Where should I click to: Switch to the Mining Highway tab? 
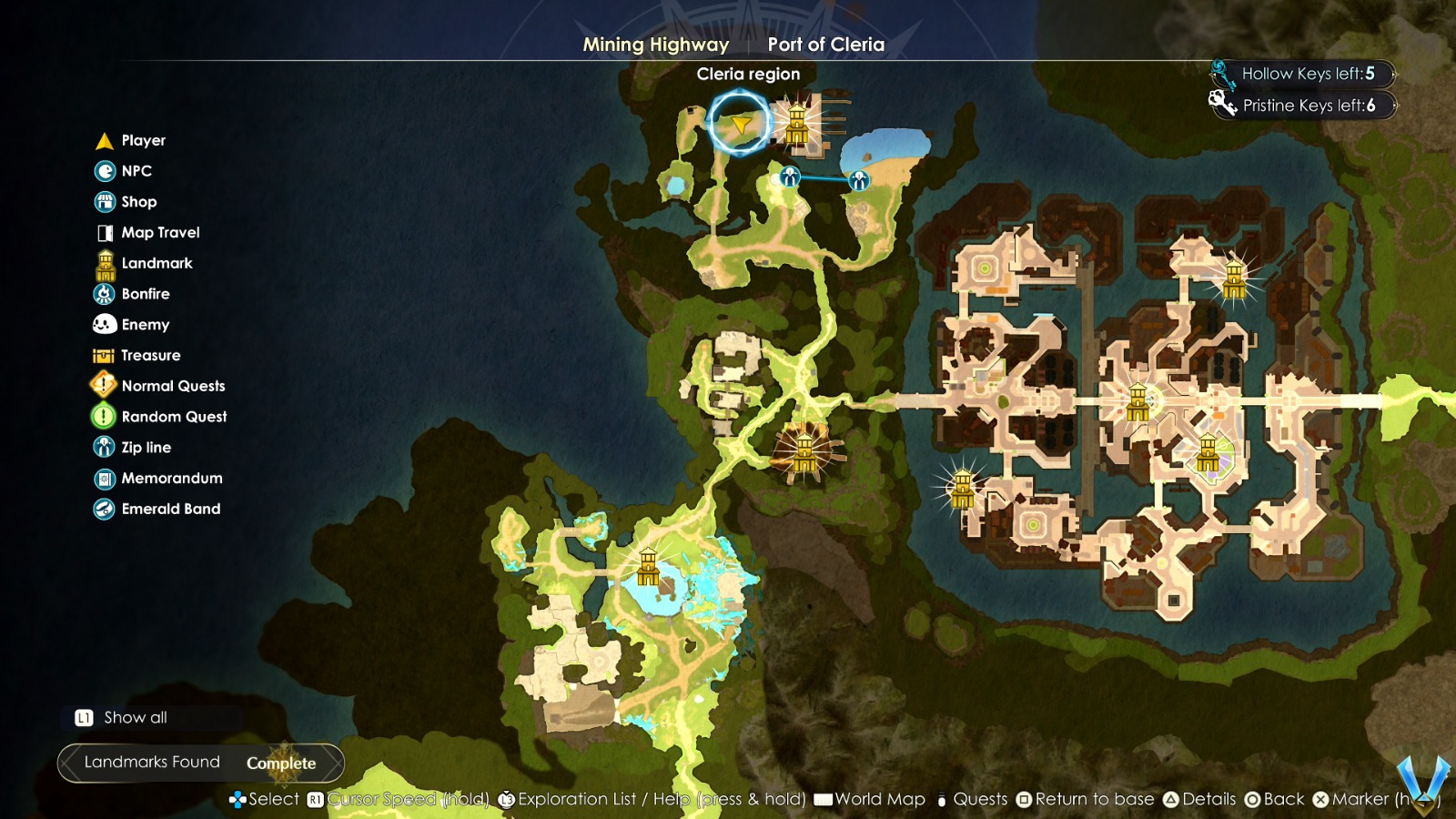(x=655, y=44)
